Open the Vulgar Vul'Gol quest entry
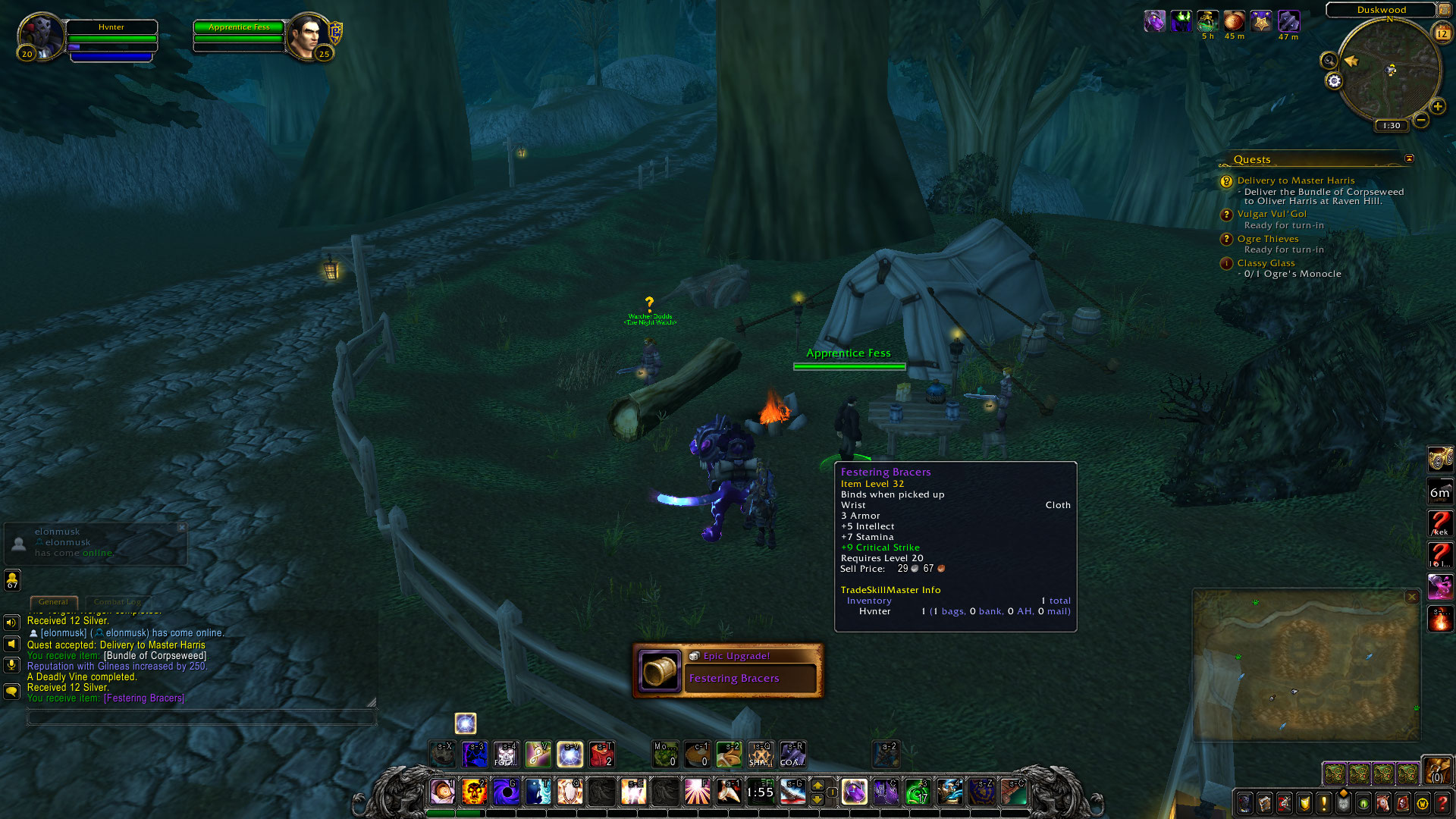 pyautogui.click(x=1272, y=214)
